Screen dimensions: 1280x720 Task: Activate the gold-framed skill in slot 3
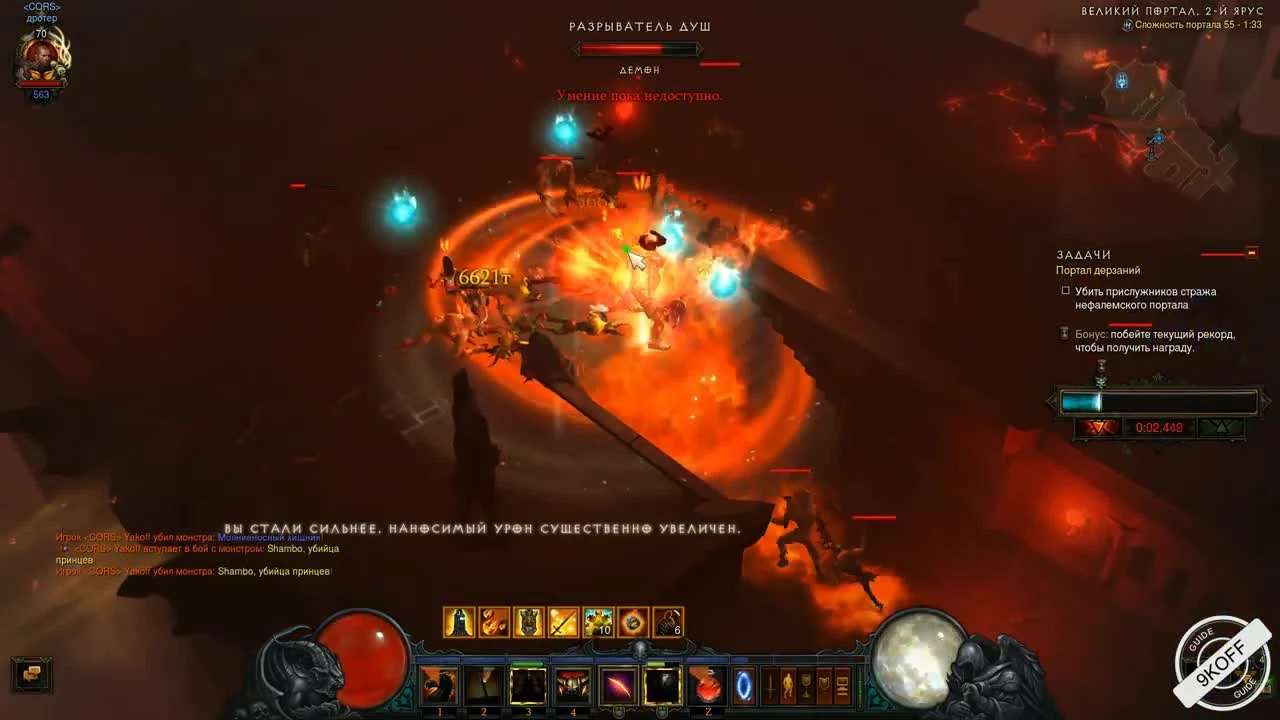click(x=528, y=686)
